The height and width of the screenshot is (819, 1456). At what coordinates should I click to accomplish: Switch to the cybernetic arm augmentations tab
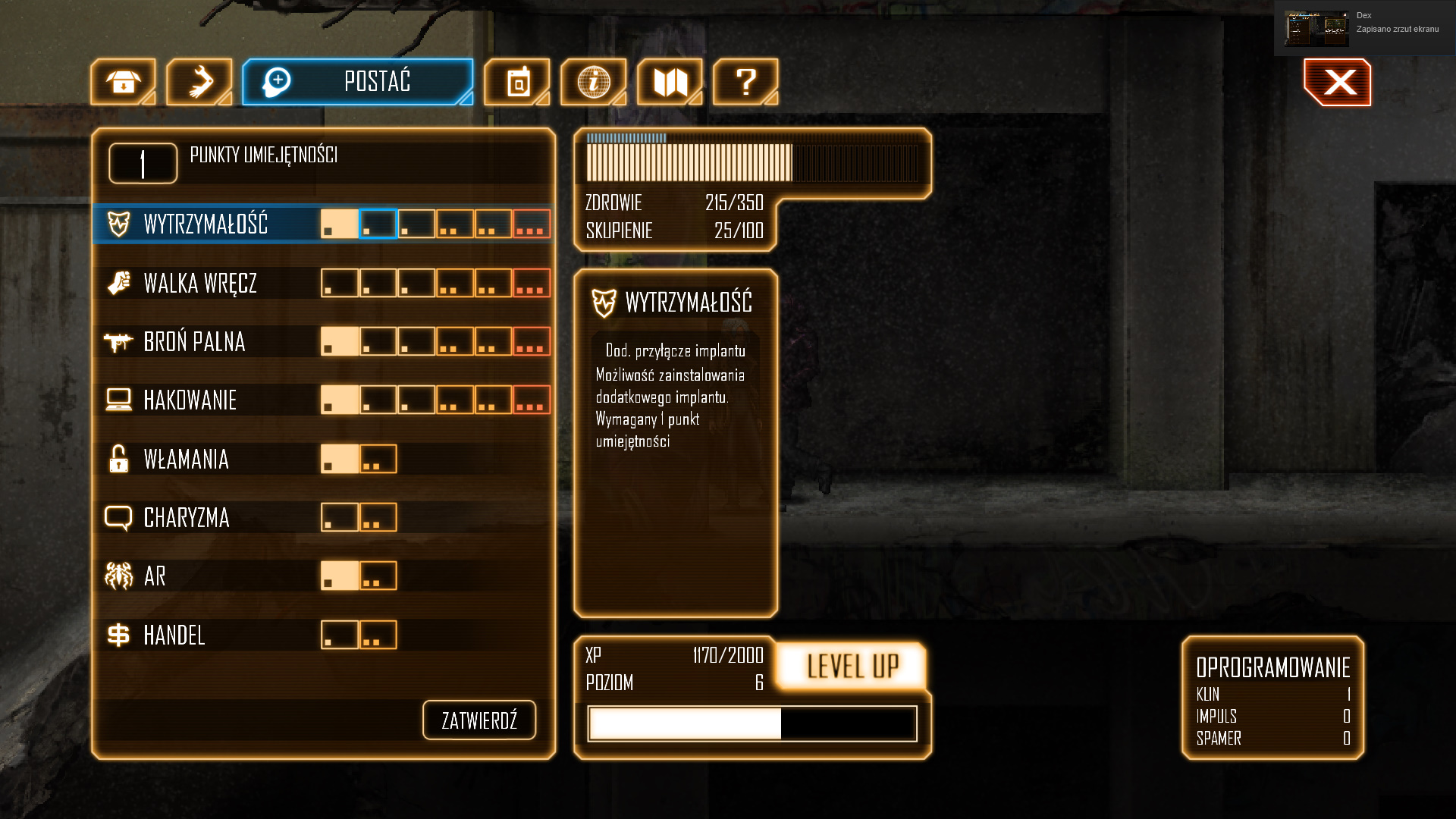199,82
